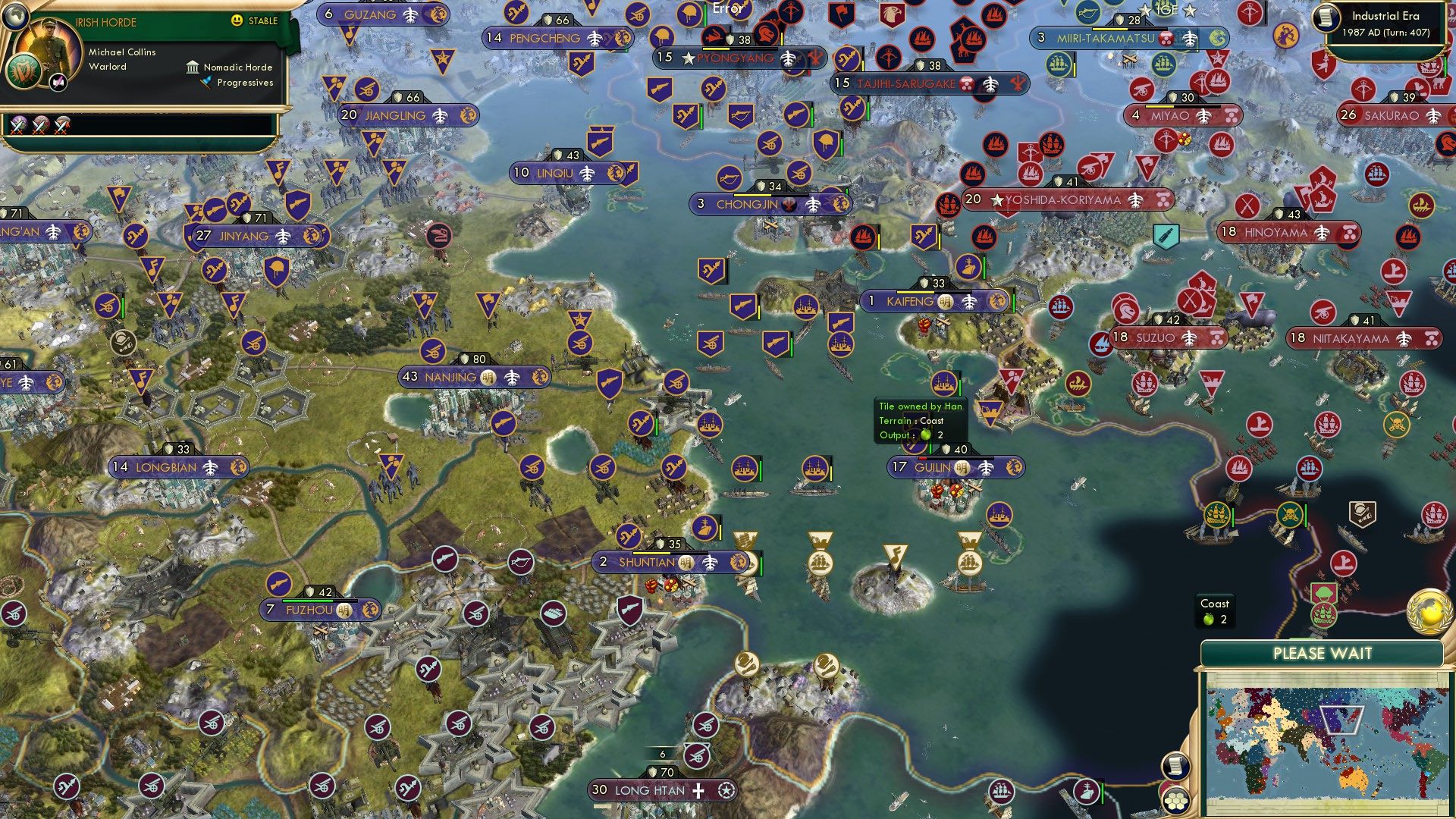The image size is (1456, 819).
Task: Open the notifications scroll icon beside the minimap
Action: [x=1177, y=766]
